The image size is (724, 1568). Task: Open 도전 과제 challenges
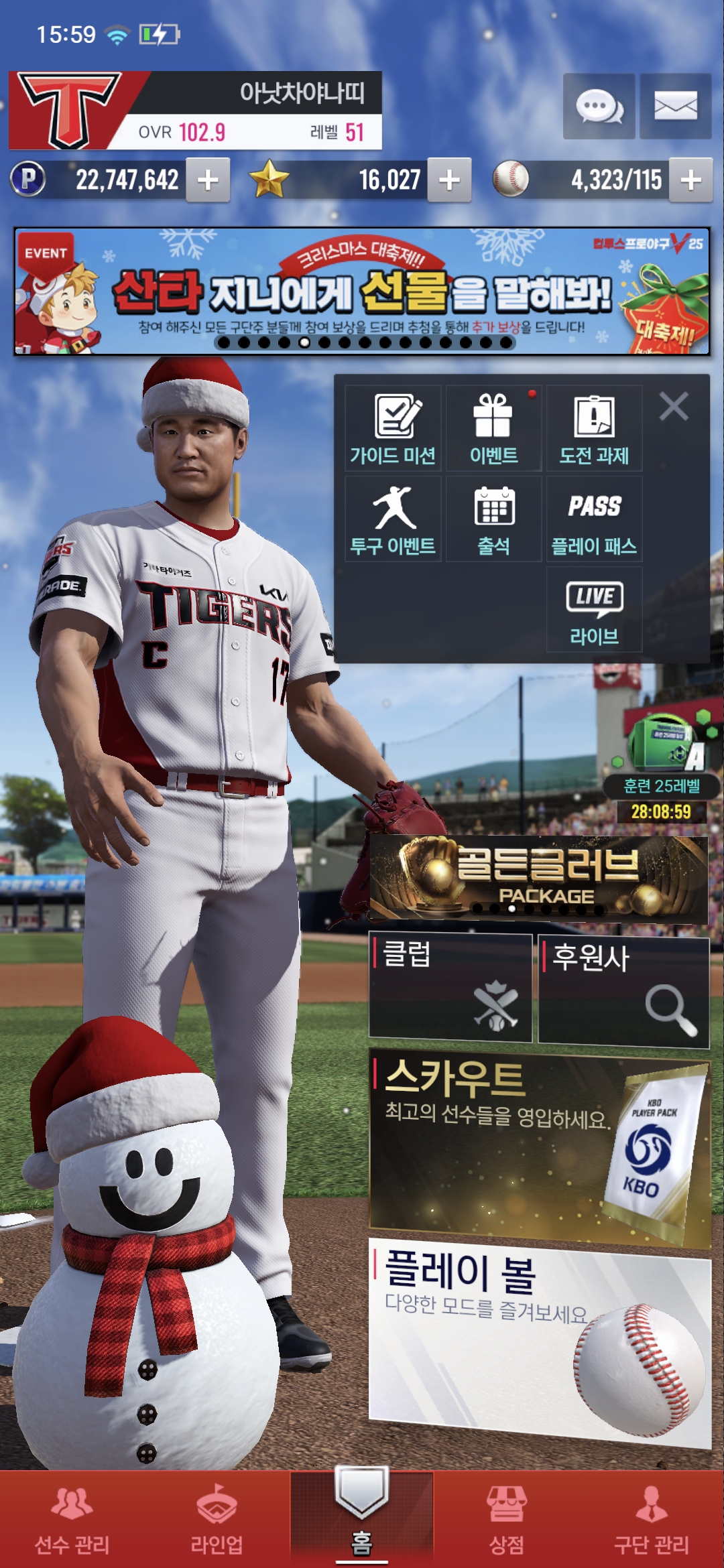coord(595,429)
